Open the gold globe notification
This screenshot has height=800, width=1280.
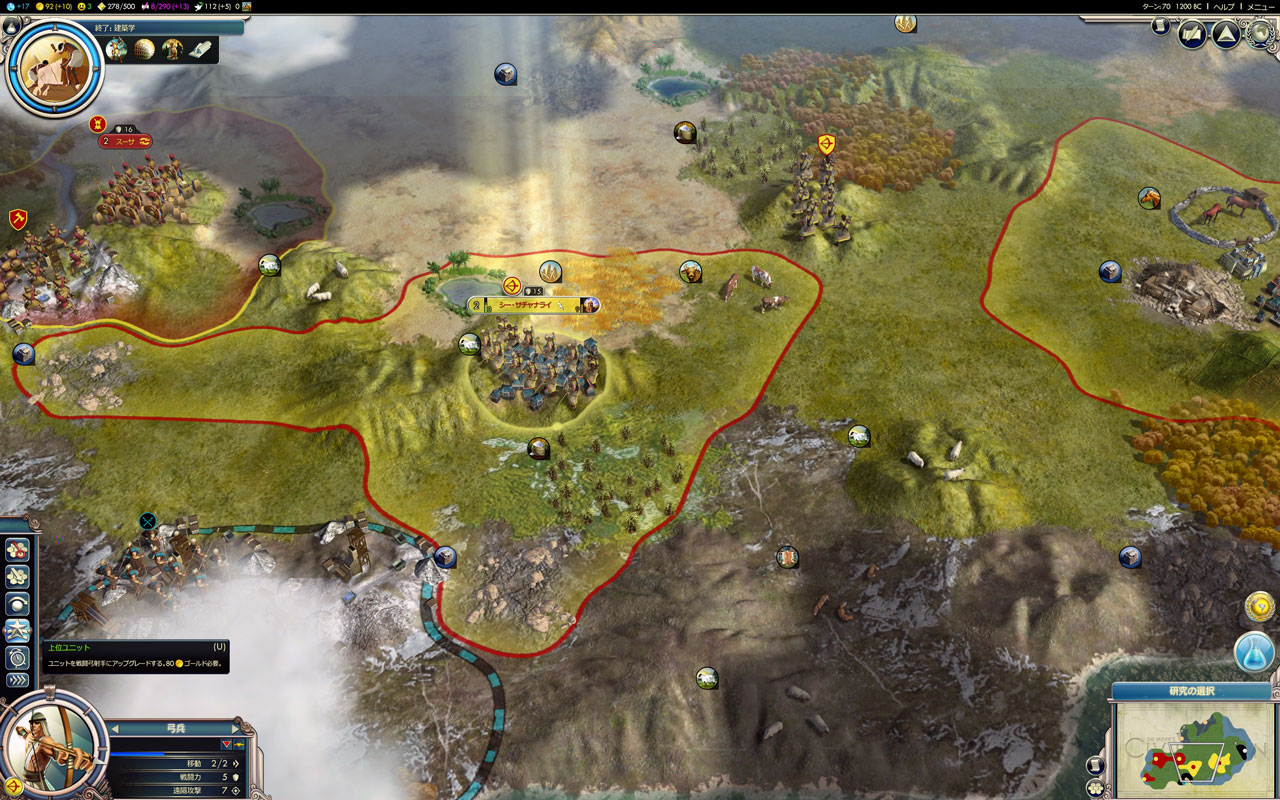[1260, 606]
